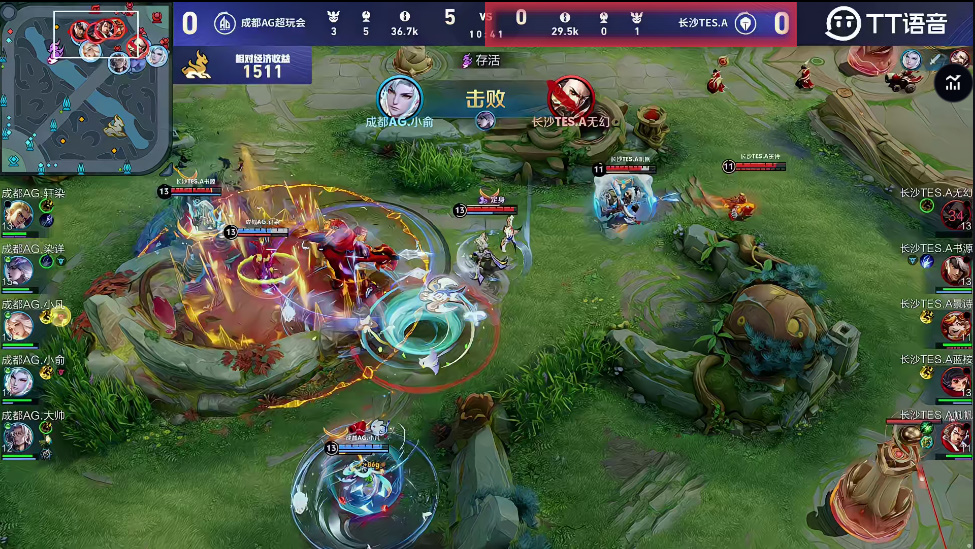The width and height of the screenshot is (975, 549).
Task: Spectate 长沙TES.A蓝桉 via portrait
Action: (x=955, y=381)
